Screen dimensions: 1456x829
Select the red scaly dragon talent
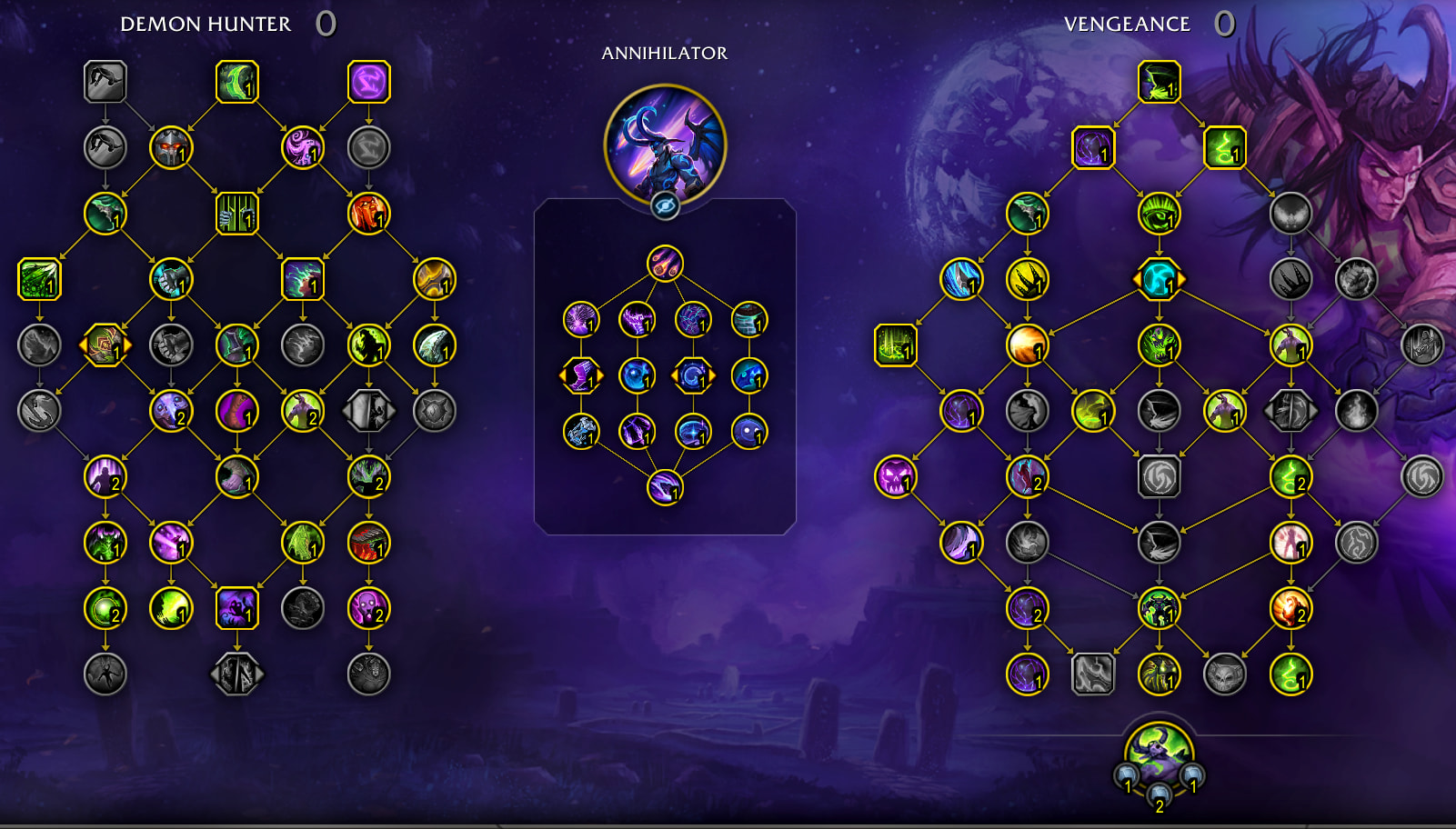(368, 543)
